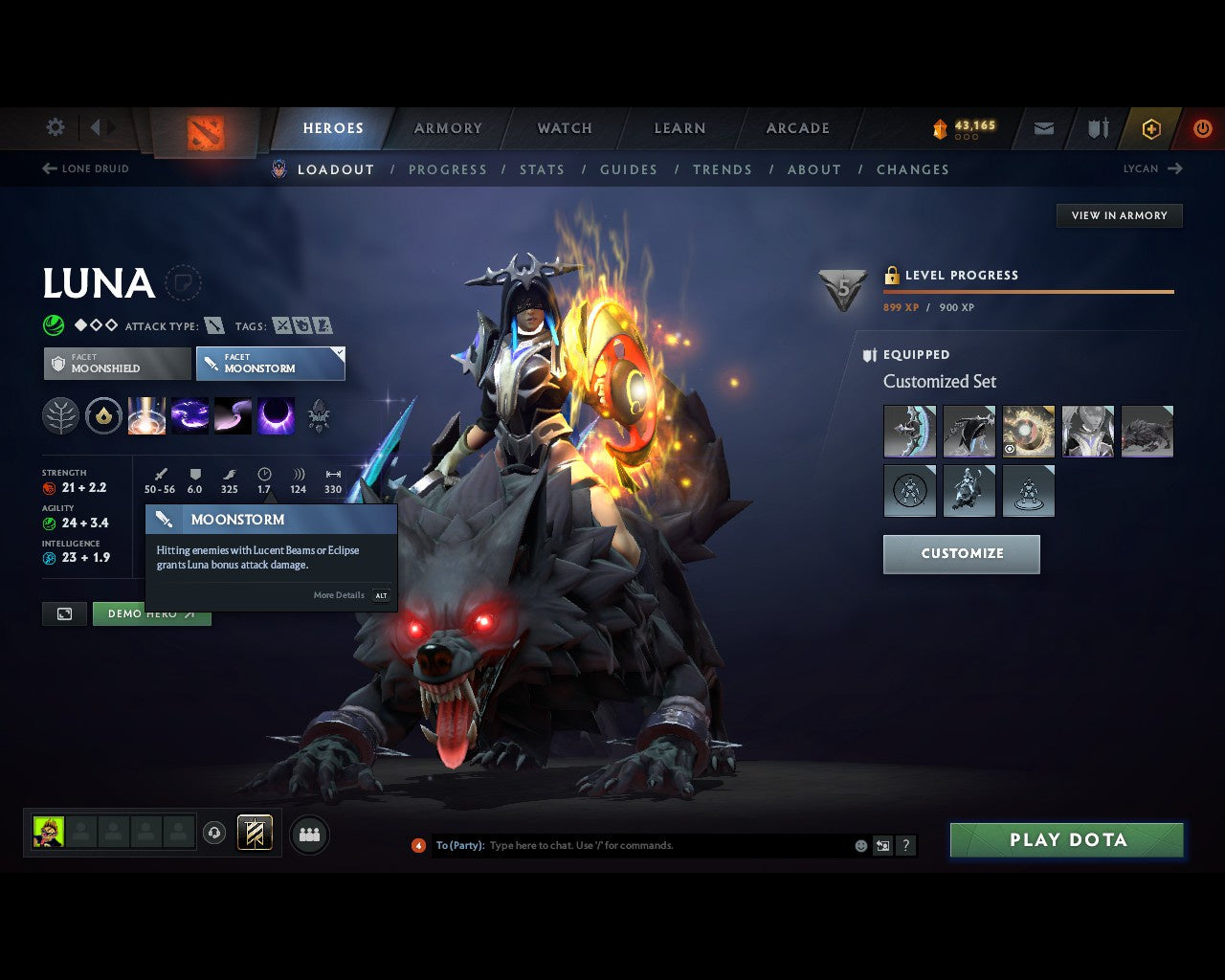Enable the Moonstorm facet
The width and height of the screenshot is (1225, 980).
click(x=271, y=364)
